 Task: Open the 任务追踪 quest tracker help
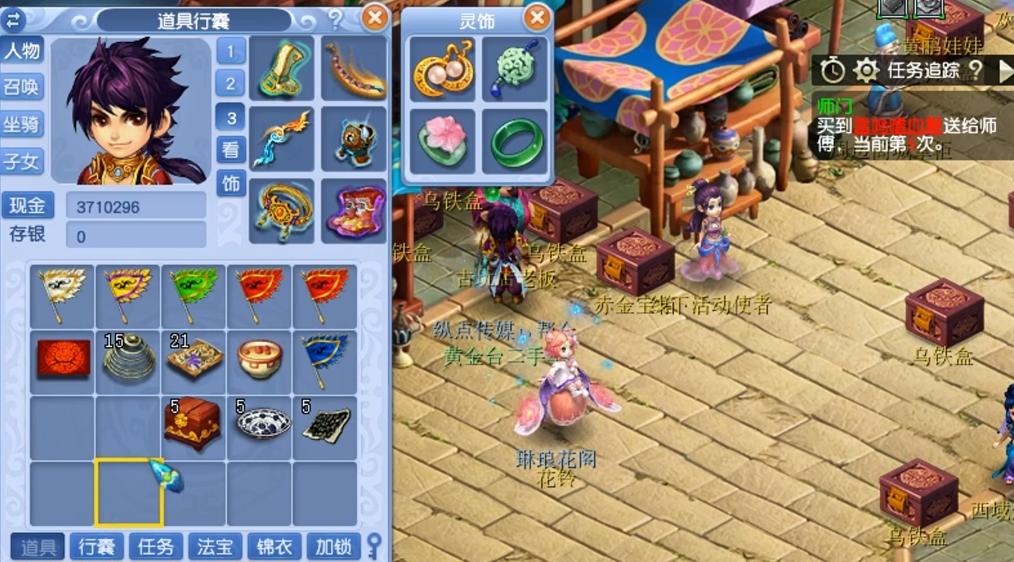[976, 69]
